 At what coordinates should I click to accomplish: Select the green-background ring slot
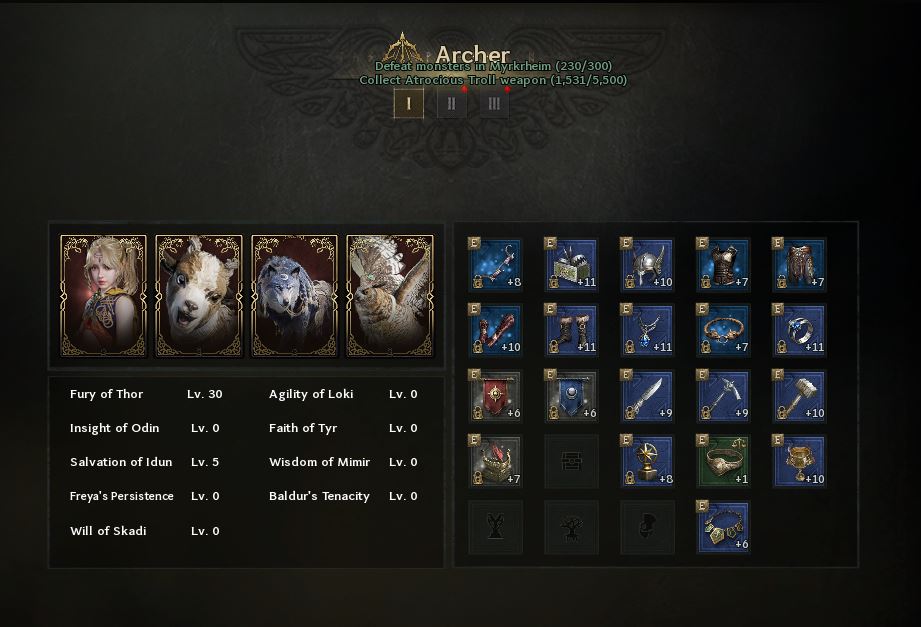pyautogui.click(x=724, y=462)
